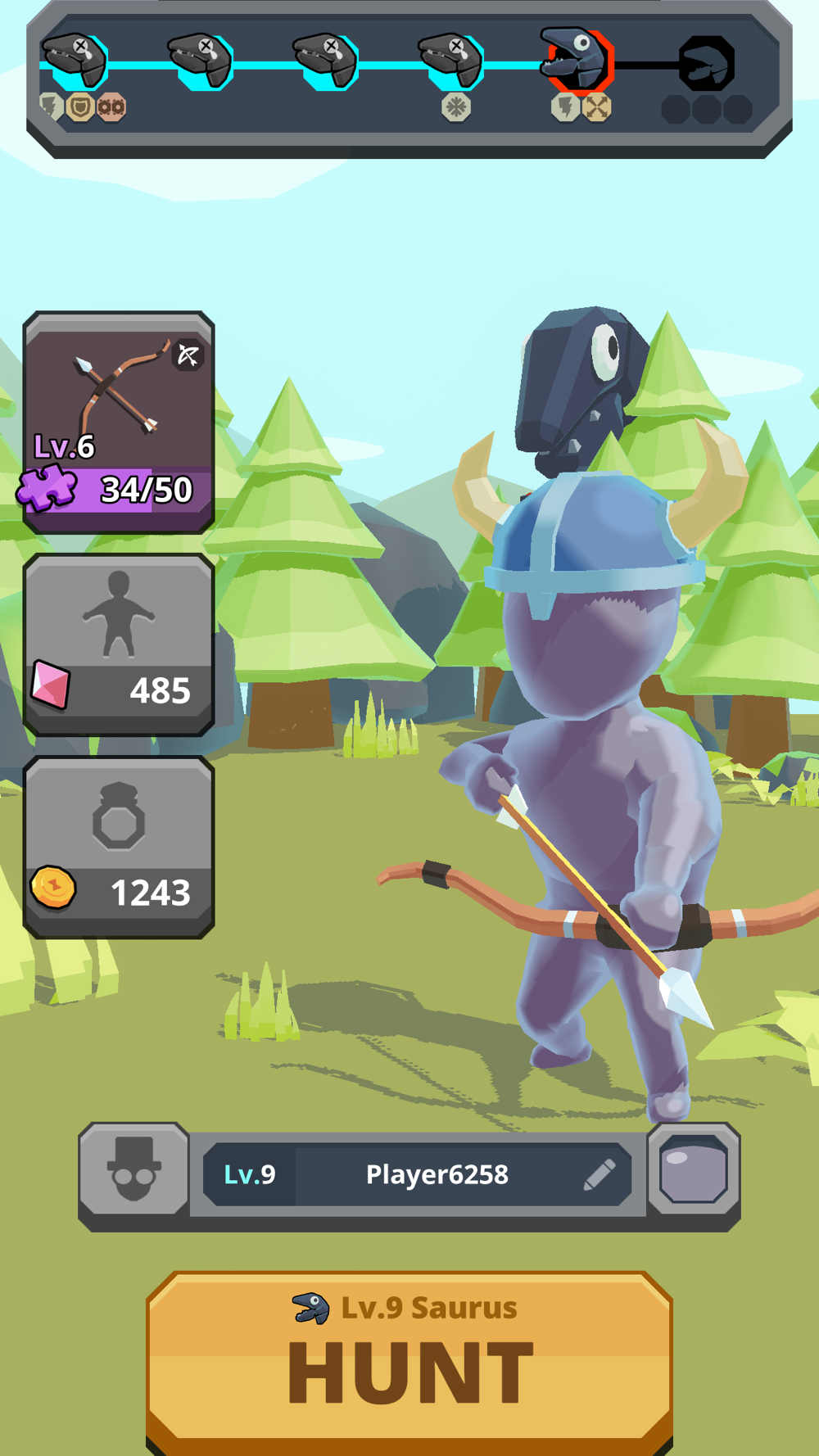The image size is (819, 1456).
Task: Select the locked final boss stage silhouette
Action: point(706,63)
